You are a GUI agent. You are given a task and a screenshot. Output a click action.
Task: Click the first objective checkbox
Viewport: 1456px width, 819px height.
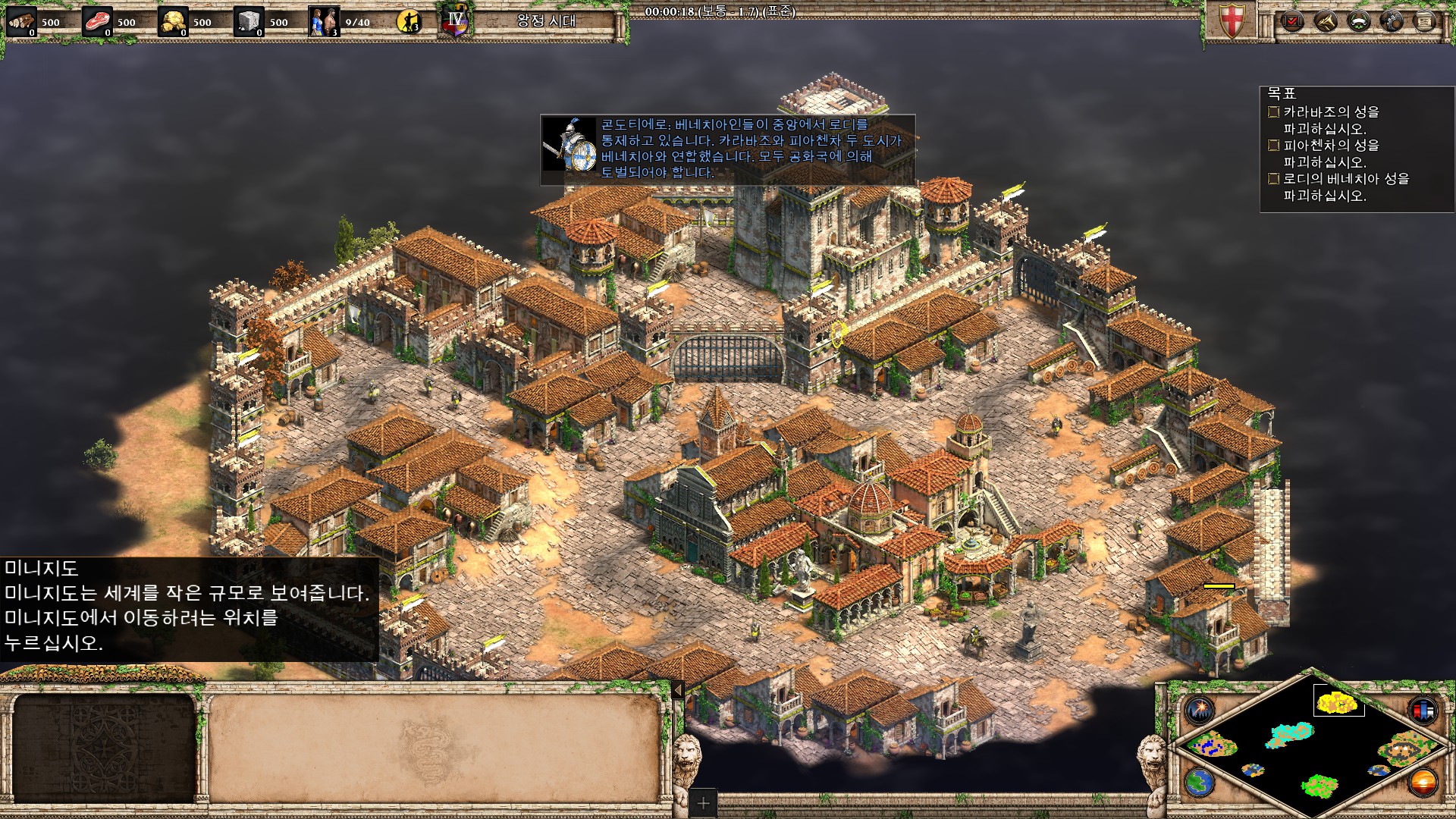coord(1273,112)
